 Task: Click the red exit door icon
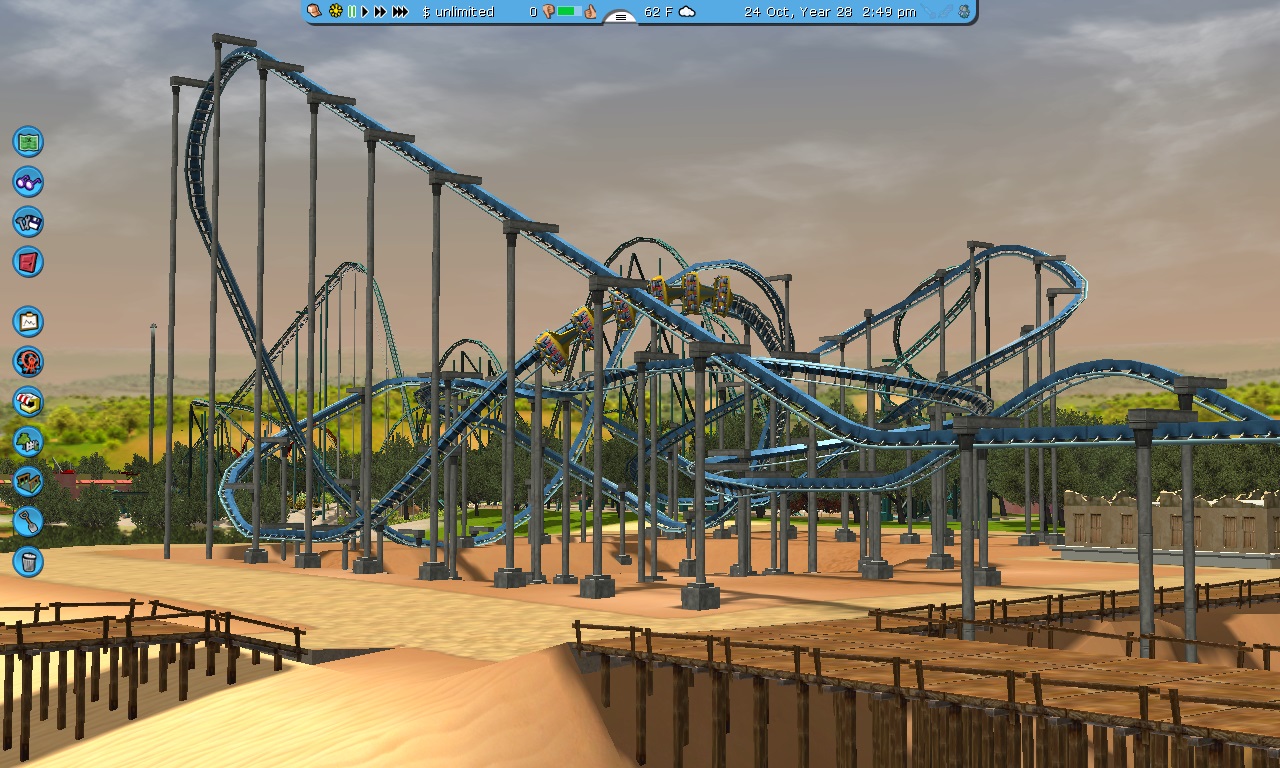point(28,262)
